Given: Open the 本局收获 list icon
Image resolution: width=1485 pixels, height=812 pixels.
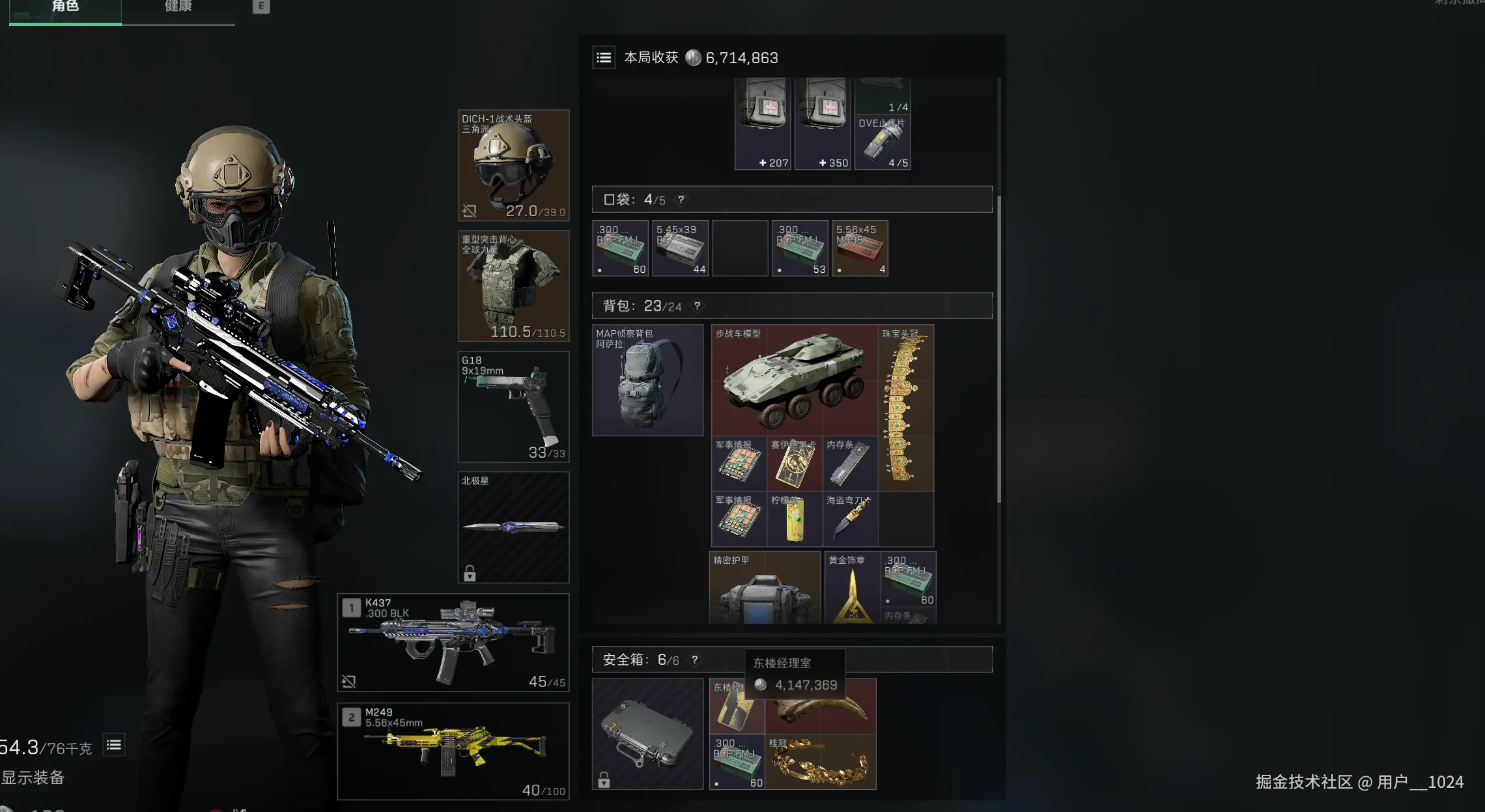Looking at the screenshot, I should pyautogui.click(x=604, y=58).
